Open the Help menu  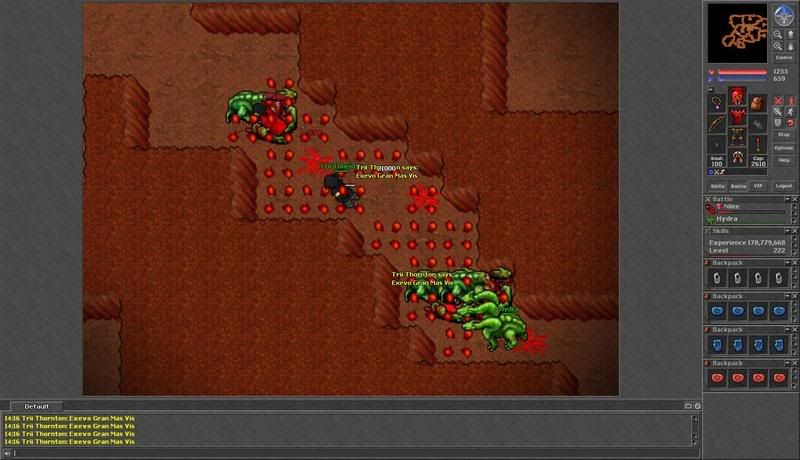tap(784, 160)
